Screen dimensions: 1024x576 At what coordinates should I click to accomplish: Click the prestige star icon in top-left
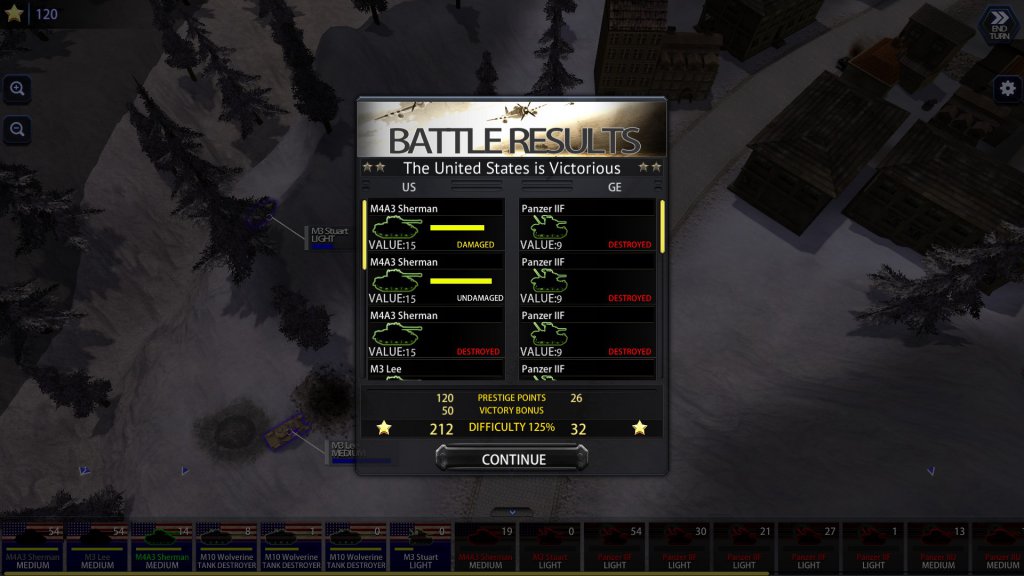coord(15,14)
